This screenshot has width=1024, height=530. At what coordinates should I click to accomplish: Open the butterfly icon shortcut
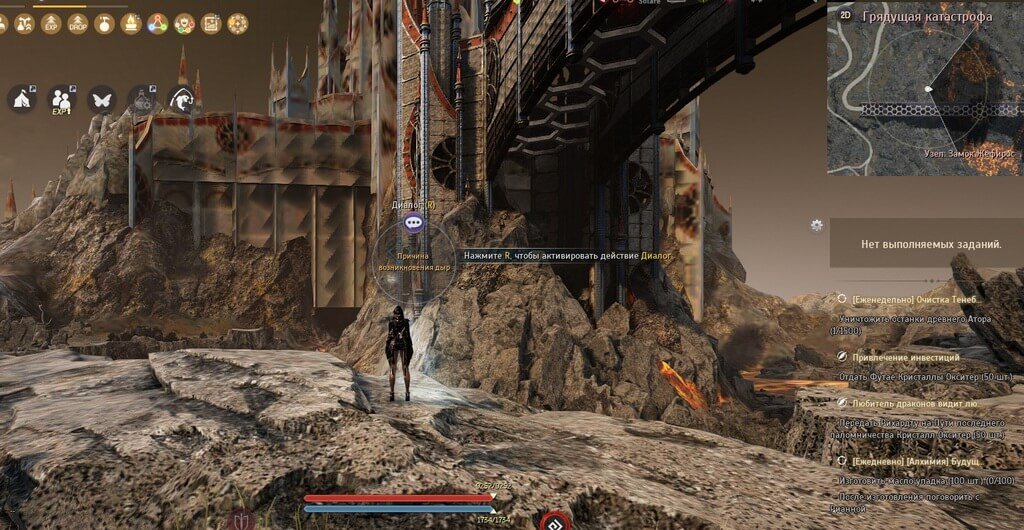(101, 98)
